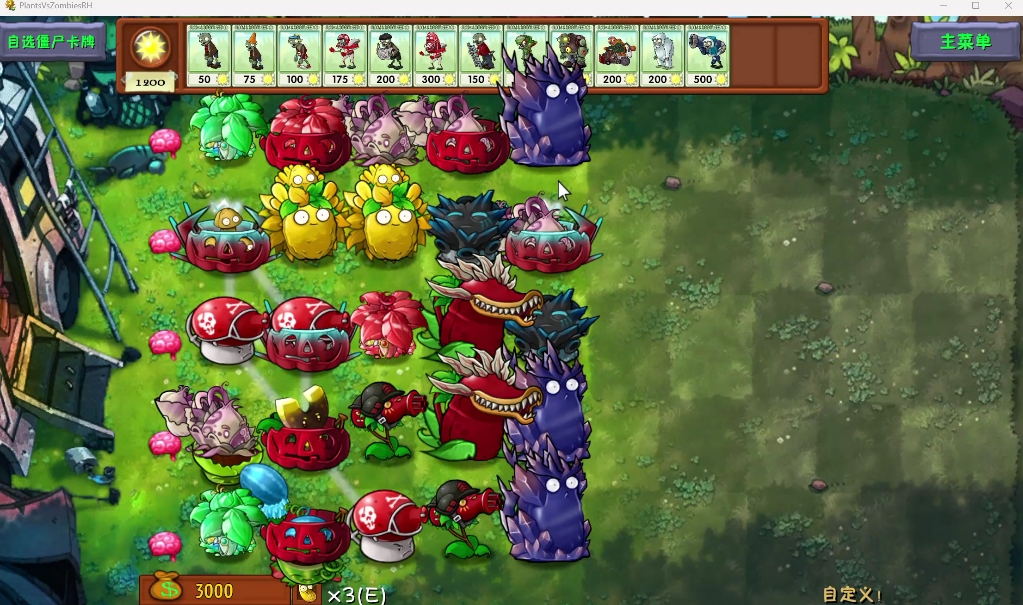The image size is (1023, 605).
Task: Choose the blue giant zombie card costing 500
Action: 707,56
